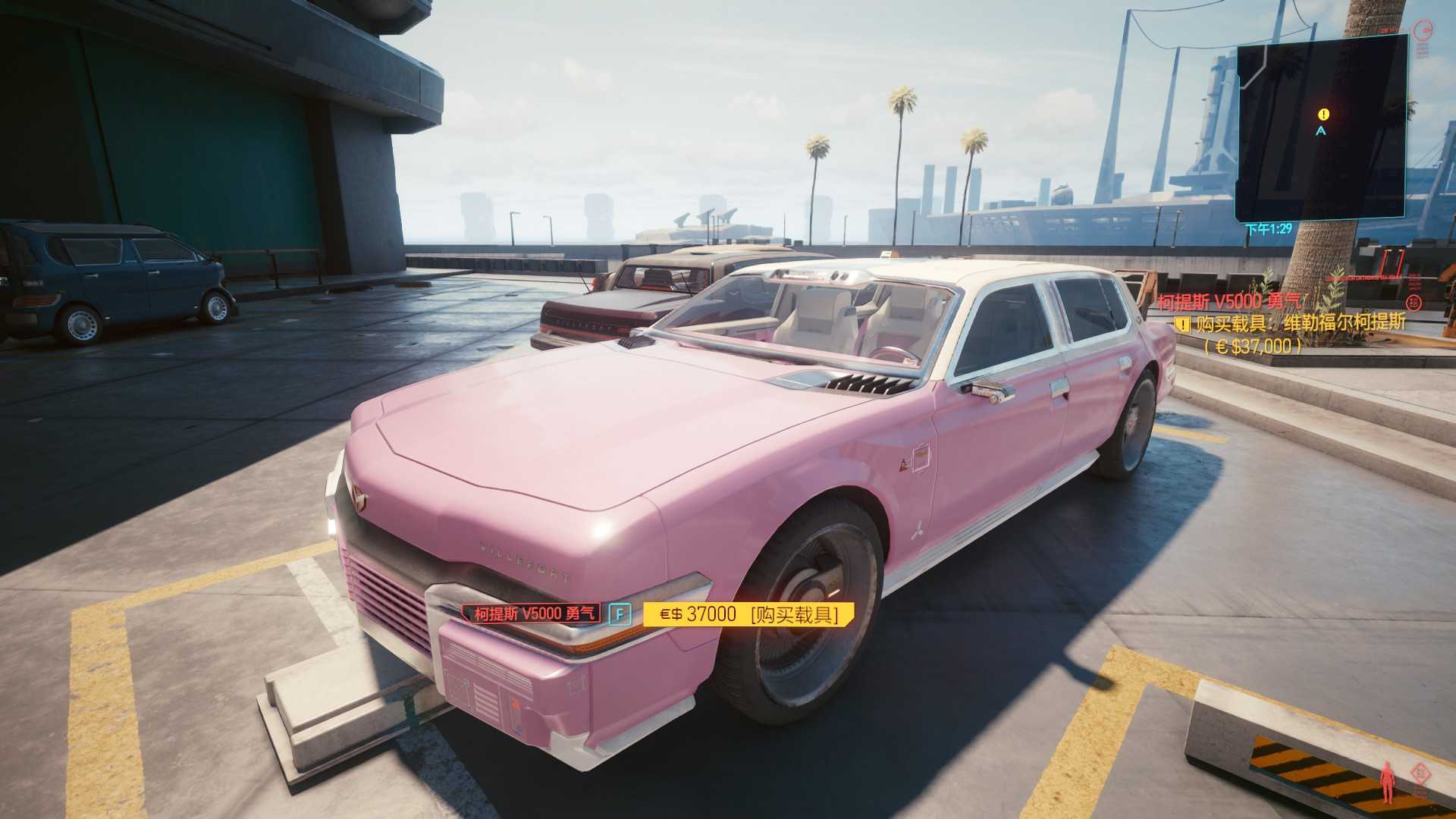This screenshot has width=1456, height=819.
Task: Open the minimap in the corner
Action: point(1322,127)
